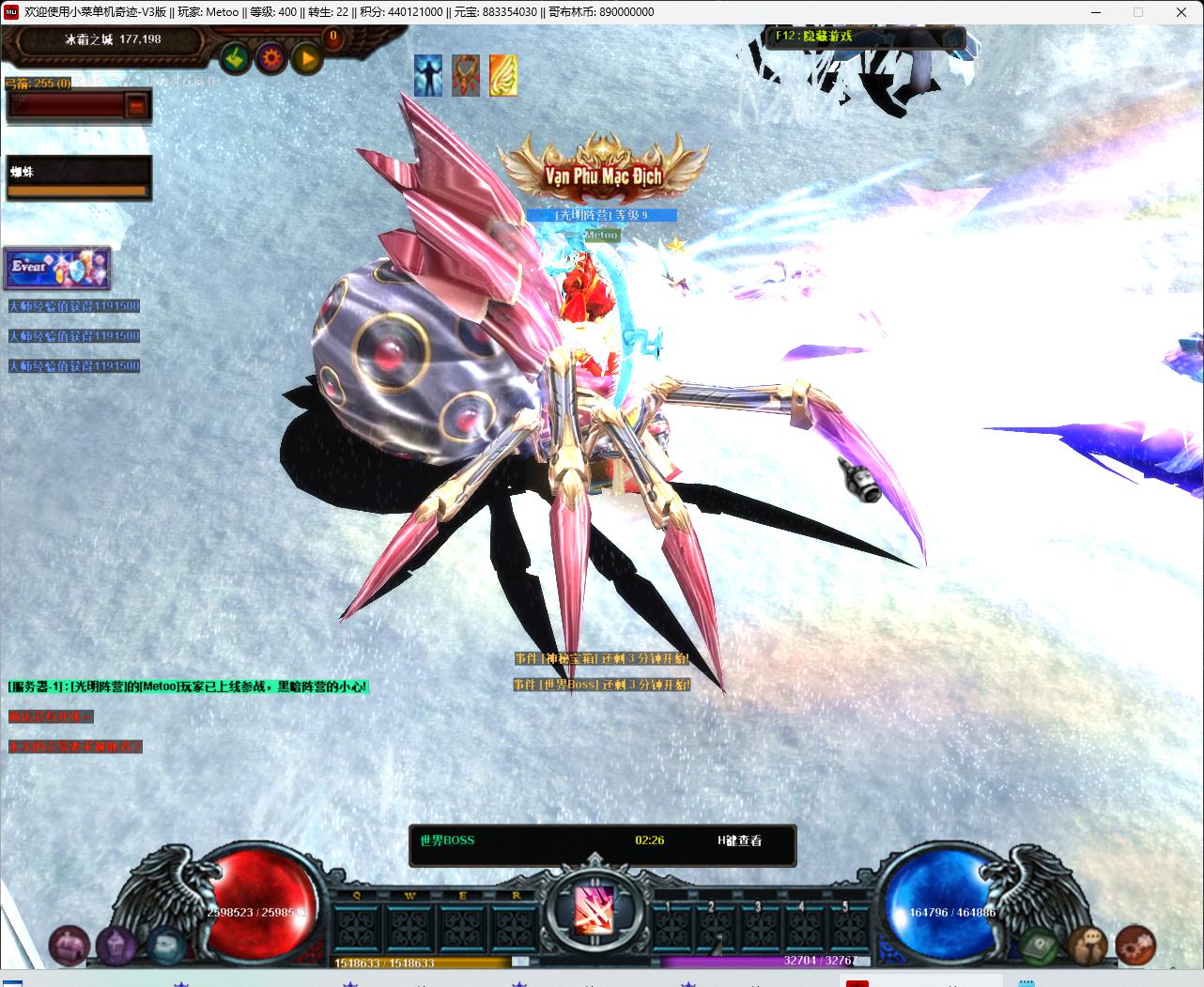Open the red gears system menu icon
The width and height of the screenshot is (1204, 987).
point(1135,944)
